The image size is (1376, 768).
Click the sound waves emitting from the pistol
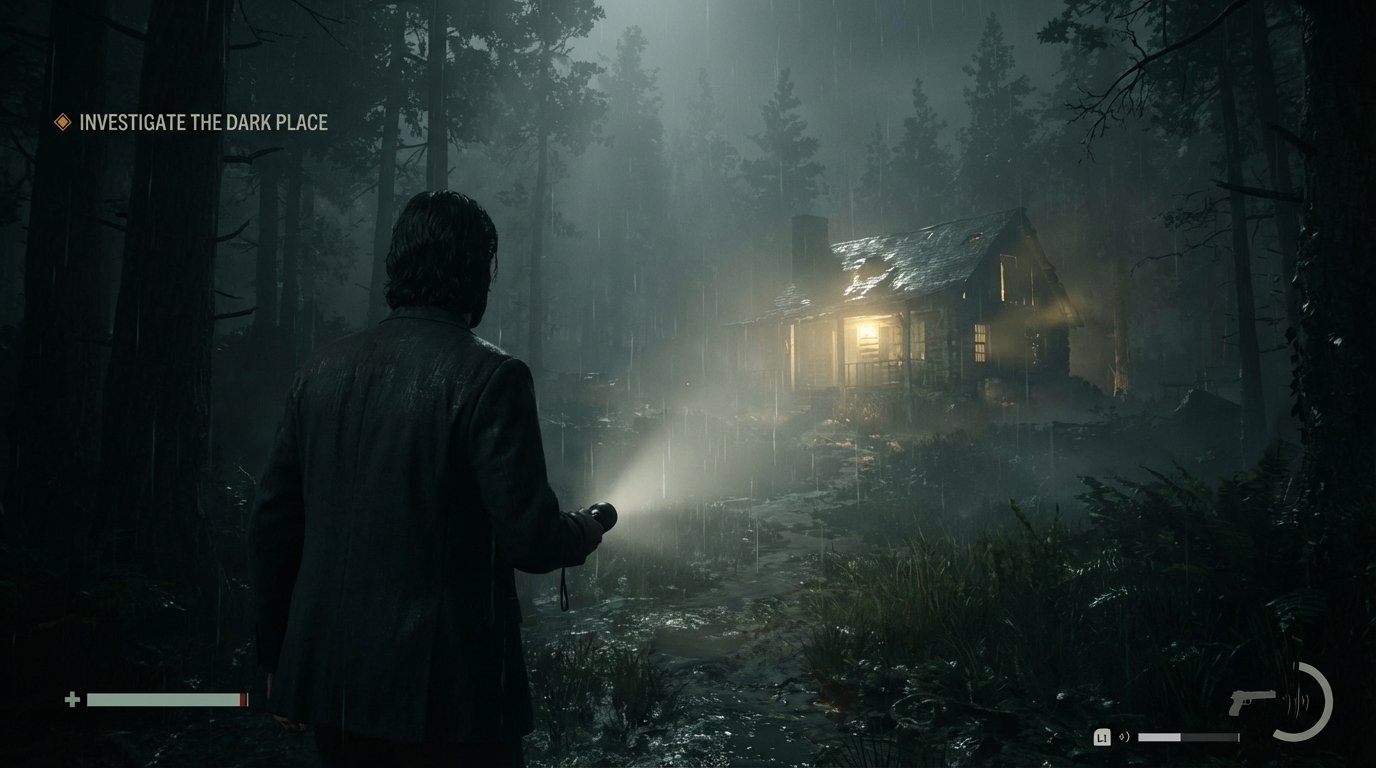(x=1298, y=702)
